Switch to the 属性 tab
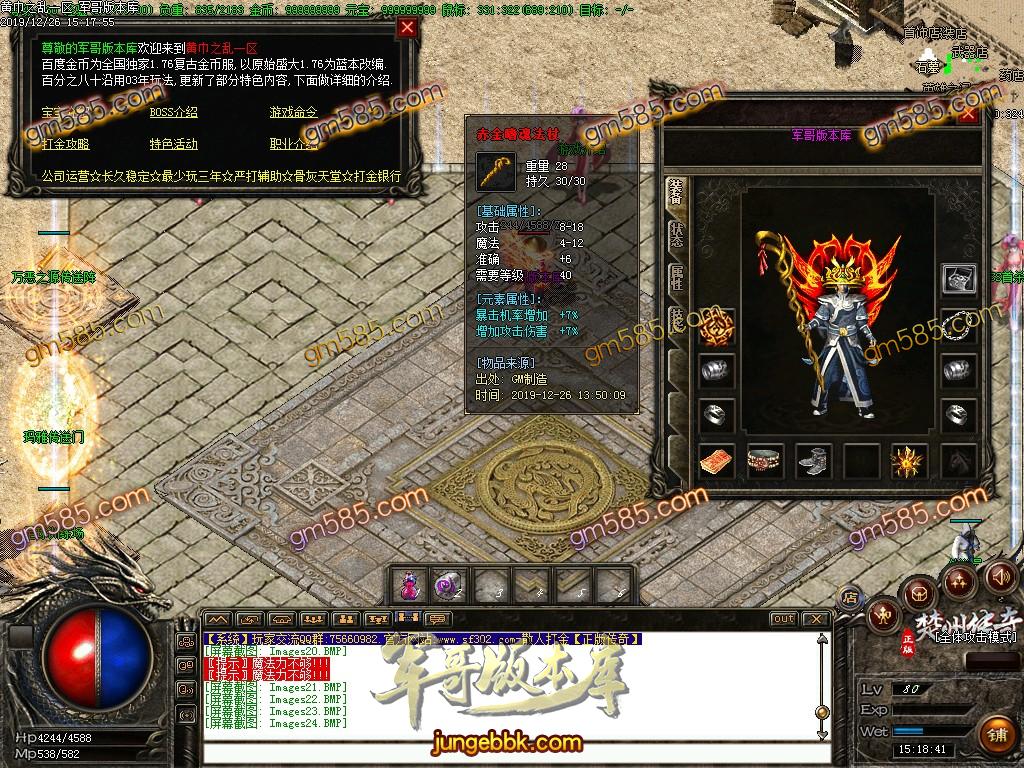The image size is (1024, 768). pos(677,278)
